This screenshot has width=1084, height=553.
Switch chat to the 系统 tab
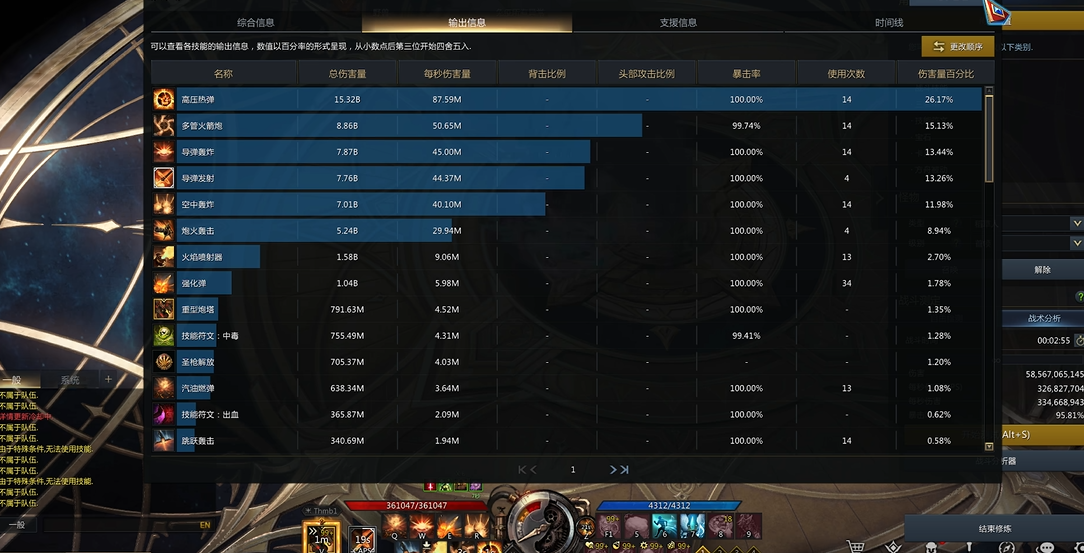coord(70,380)
